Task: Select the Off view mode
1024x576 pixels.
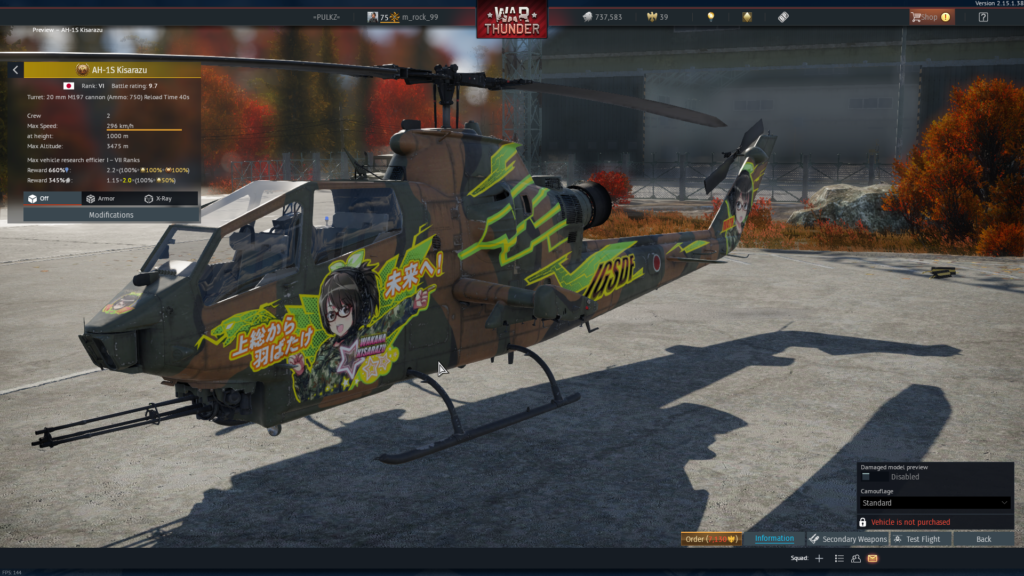Action: click(x=43, y=199)
